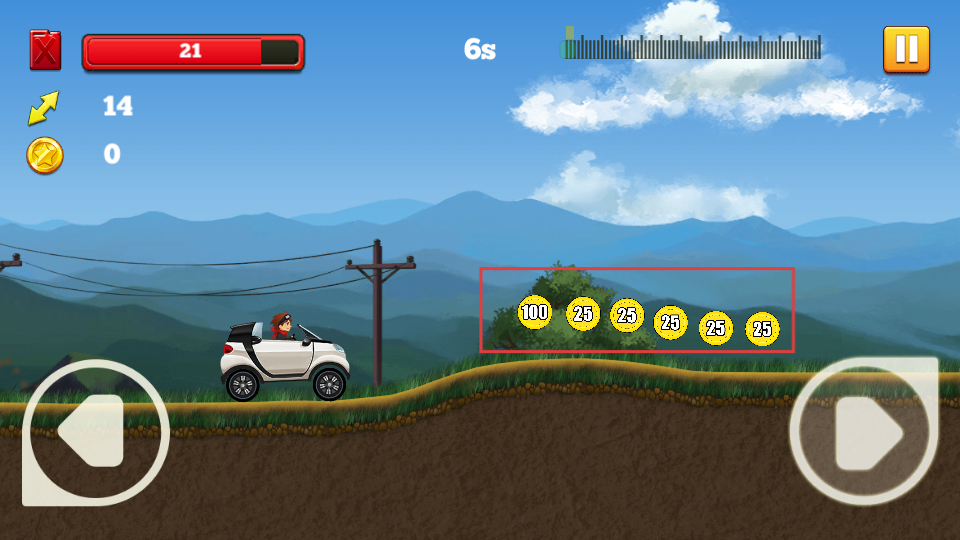Pause the game with the orange button

906,49
